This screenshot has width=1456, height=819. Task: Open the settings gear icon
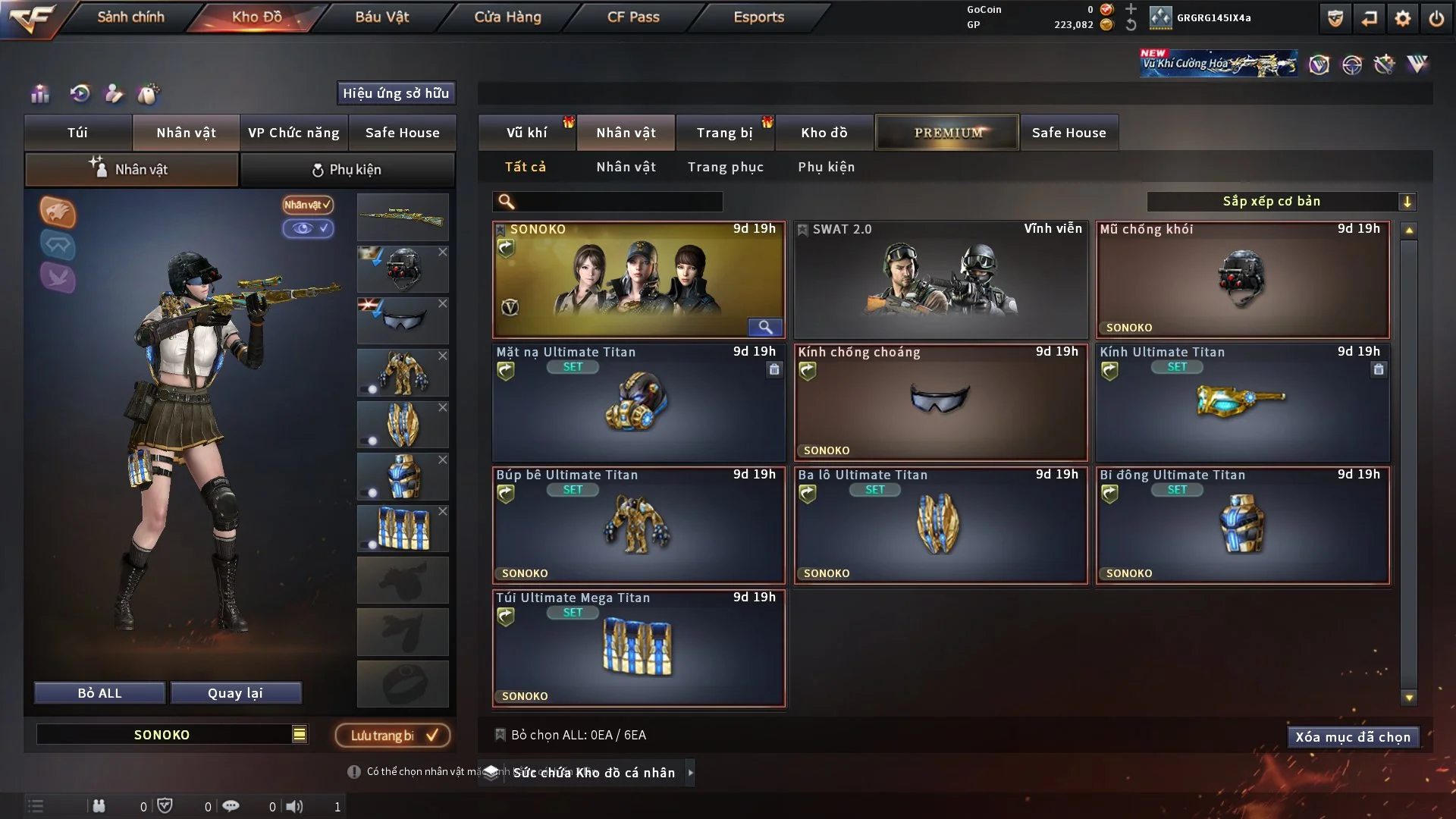pos(1404,18)
